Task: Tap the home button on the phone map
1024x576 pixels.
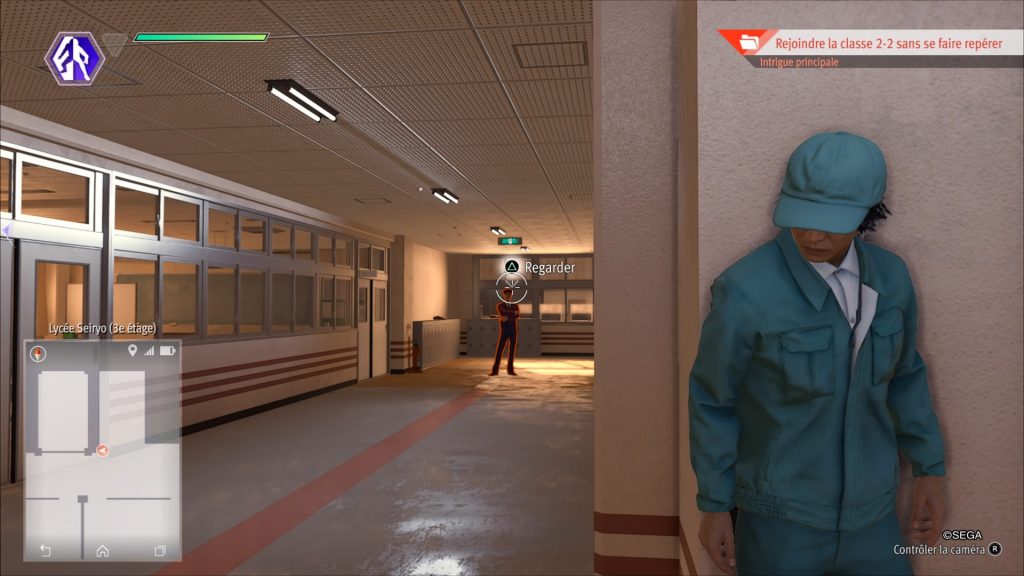Action: pos(102,550)
